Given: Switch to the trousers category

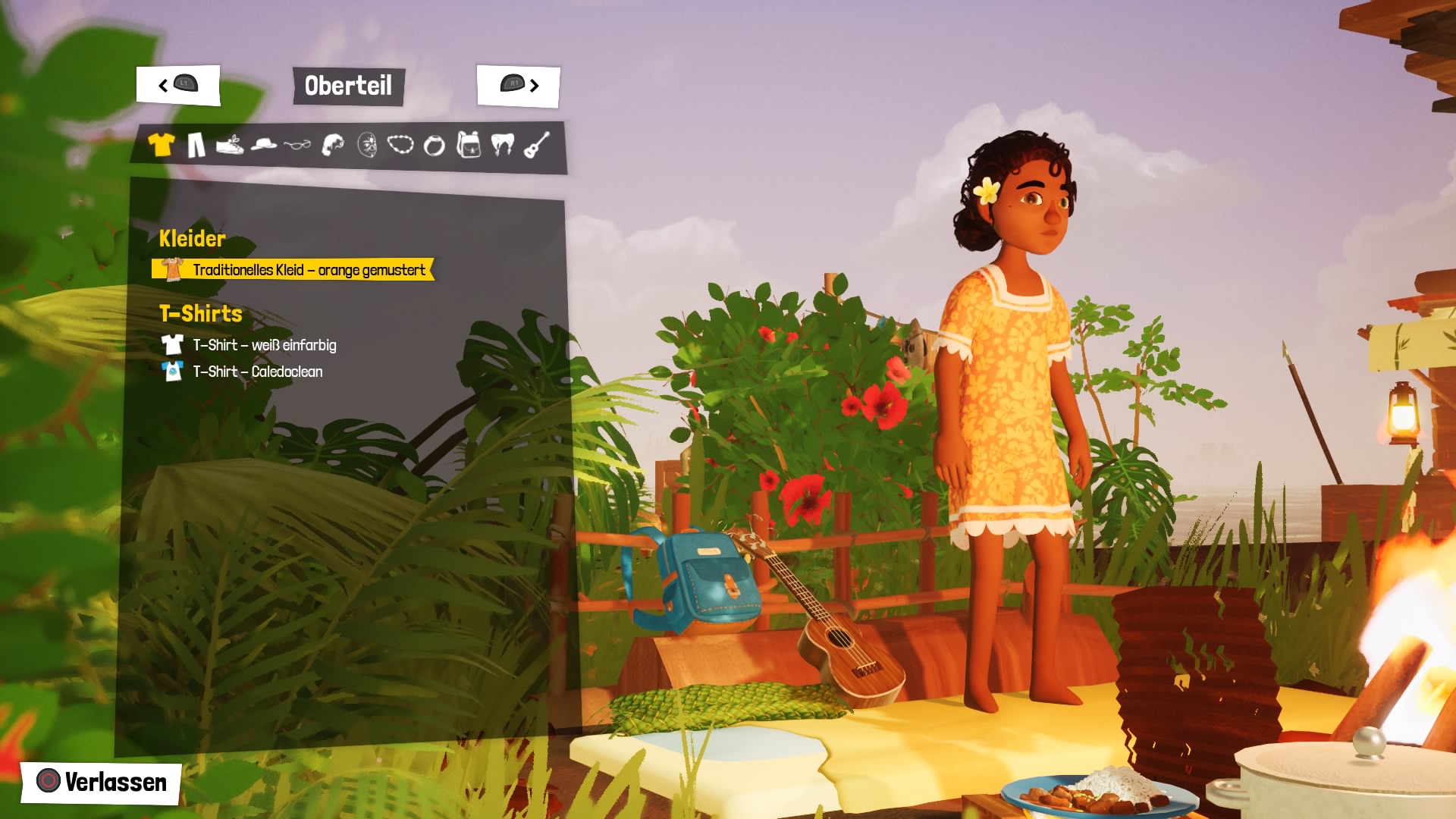Looking at the screenshot, I should (196, 144).
